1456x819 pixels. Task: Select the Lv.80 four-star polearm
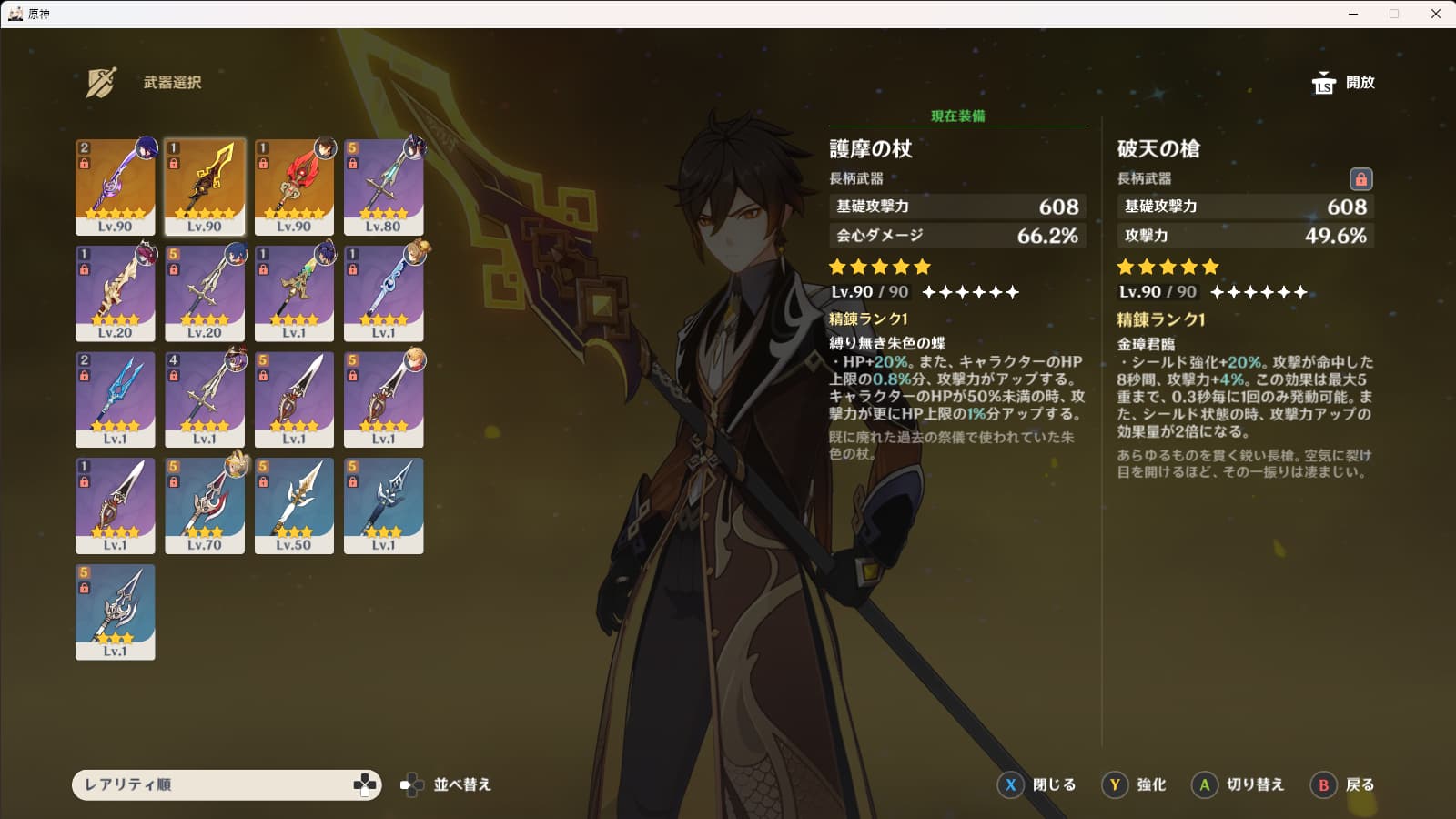[383, 187]
